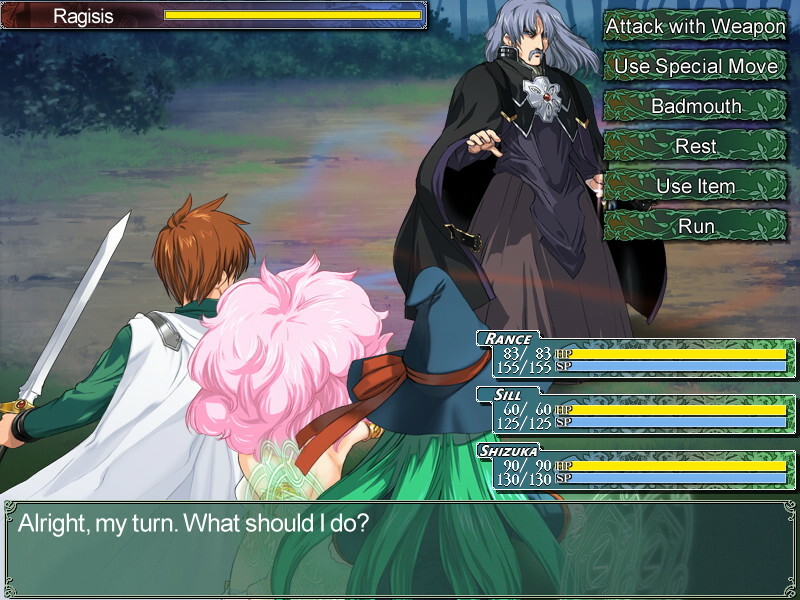This screenshot has width=800, height=600.
Task: Pick the Badmouth battle command
Action: point(696,106)
